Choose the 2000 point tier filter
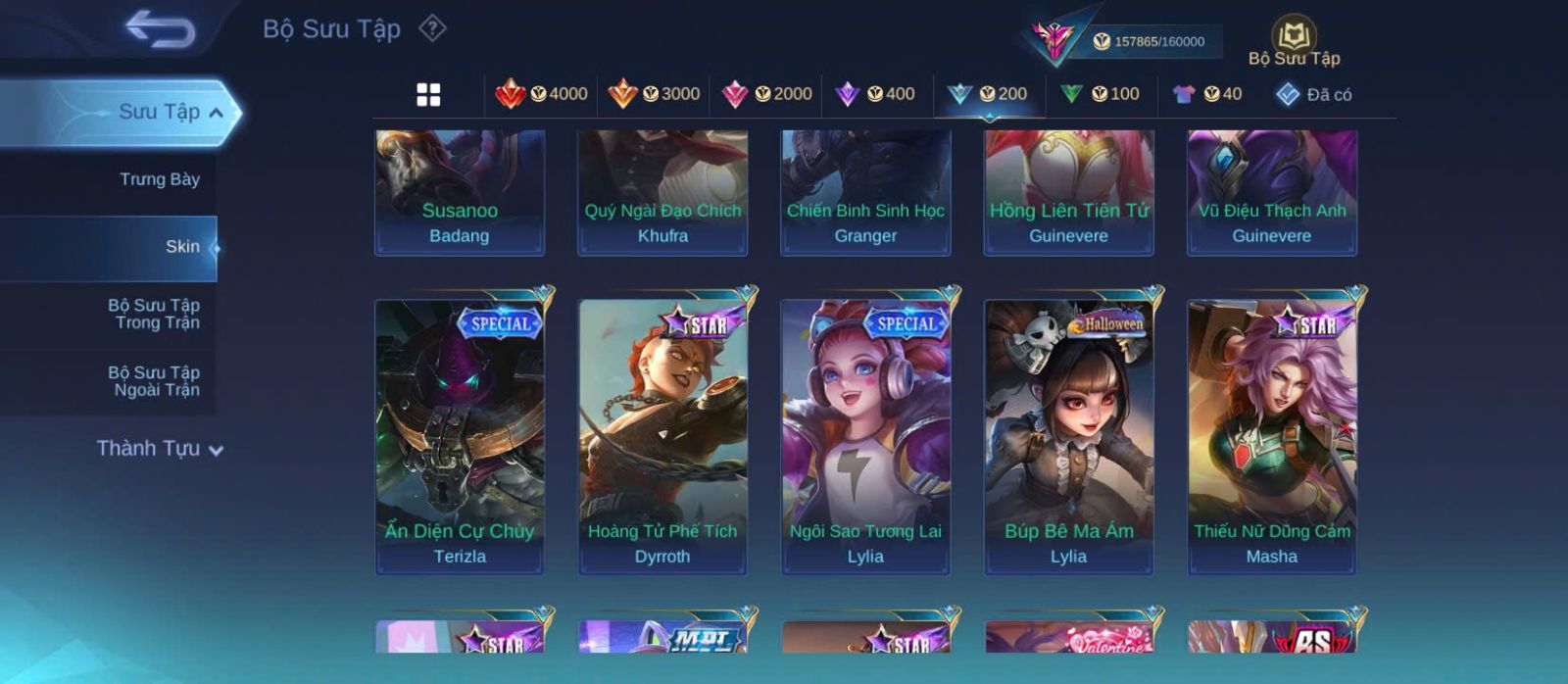Screen dimensions: 1568x684 [767, 94]
